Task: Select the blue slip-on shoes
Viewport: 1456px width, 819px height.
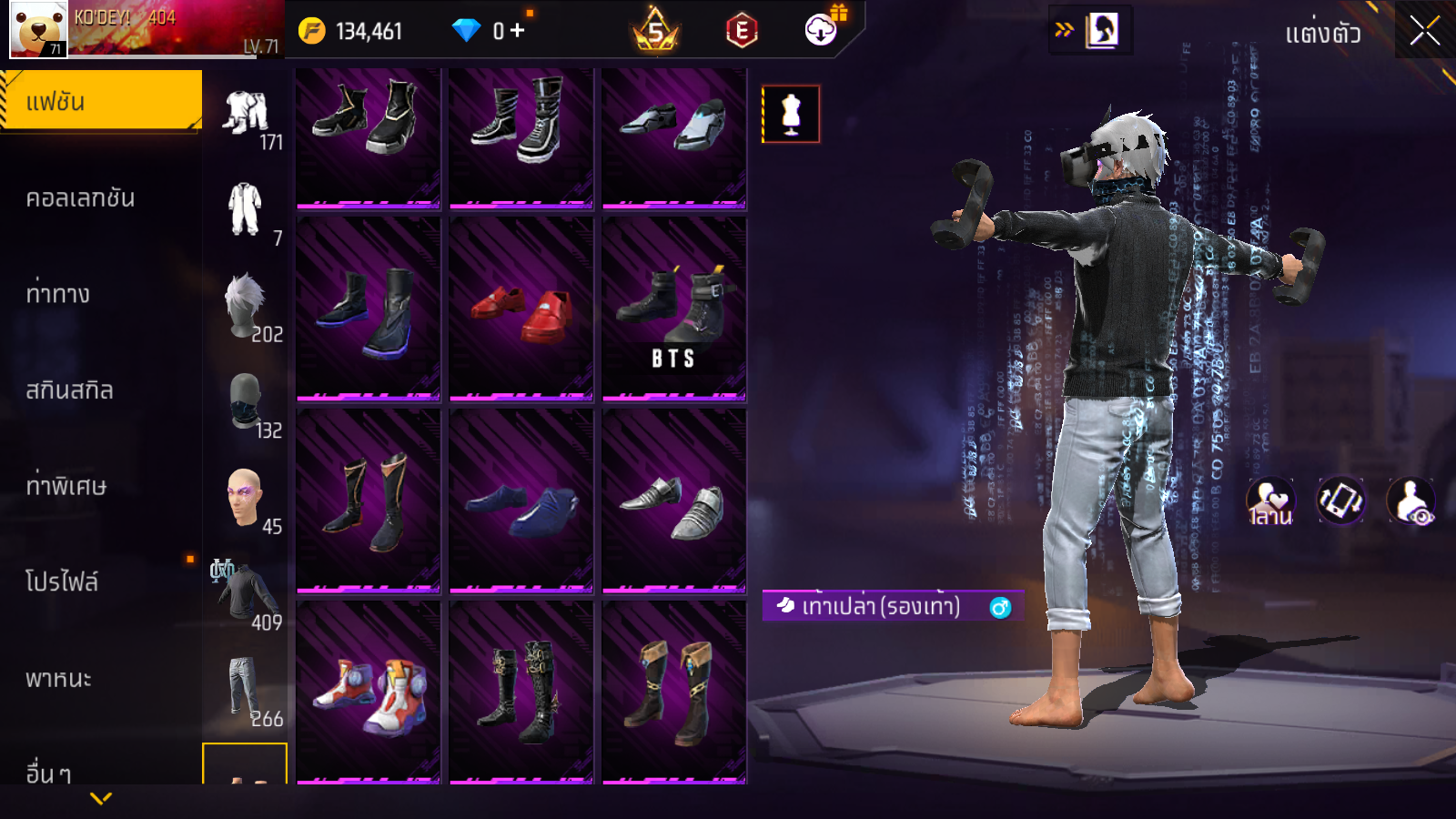Action: click(521, 501)
